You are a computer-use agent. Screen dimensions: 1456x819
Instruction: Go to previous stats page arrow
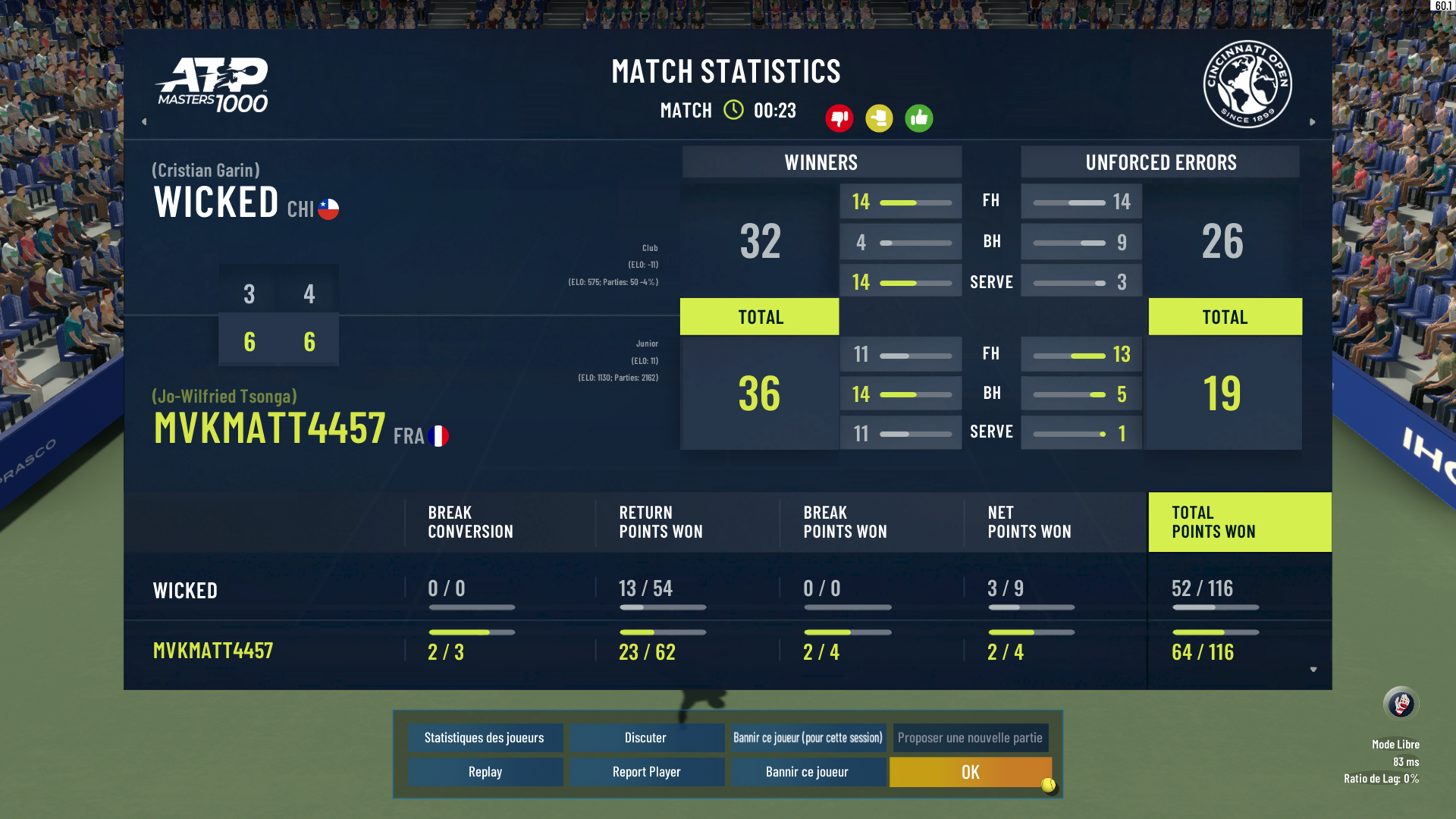coord(144,121)
